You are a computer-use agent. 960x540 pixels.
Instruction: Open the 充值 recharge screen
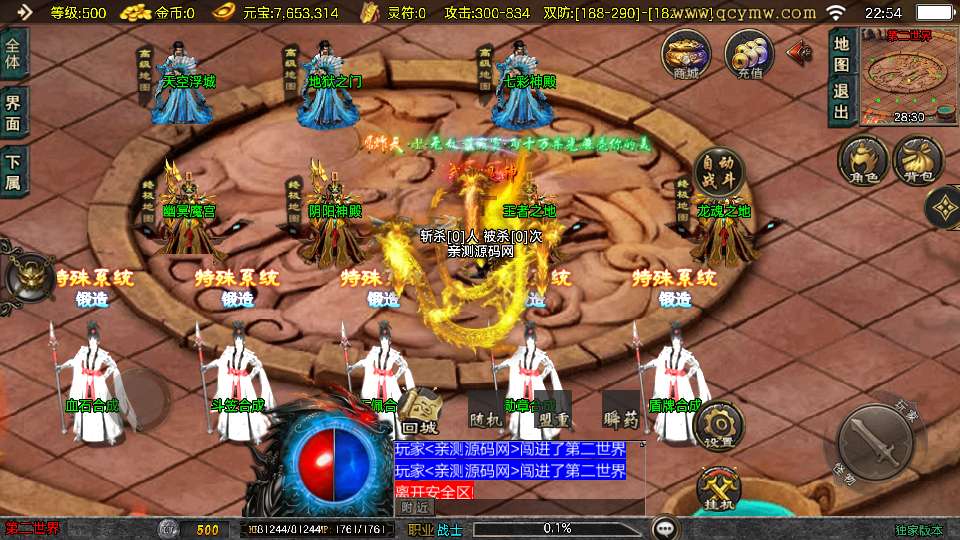point(749,54)
